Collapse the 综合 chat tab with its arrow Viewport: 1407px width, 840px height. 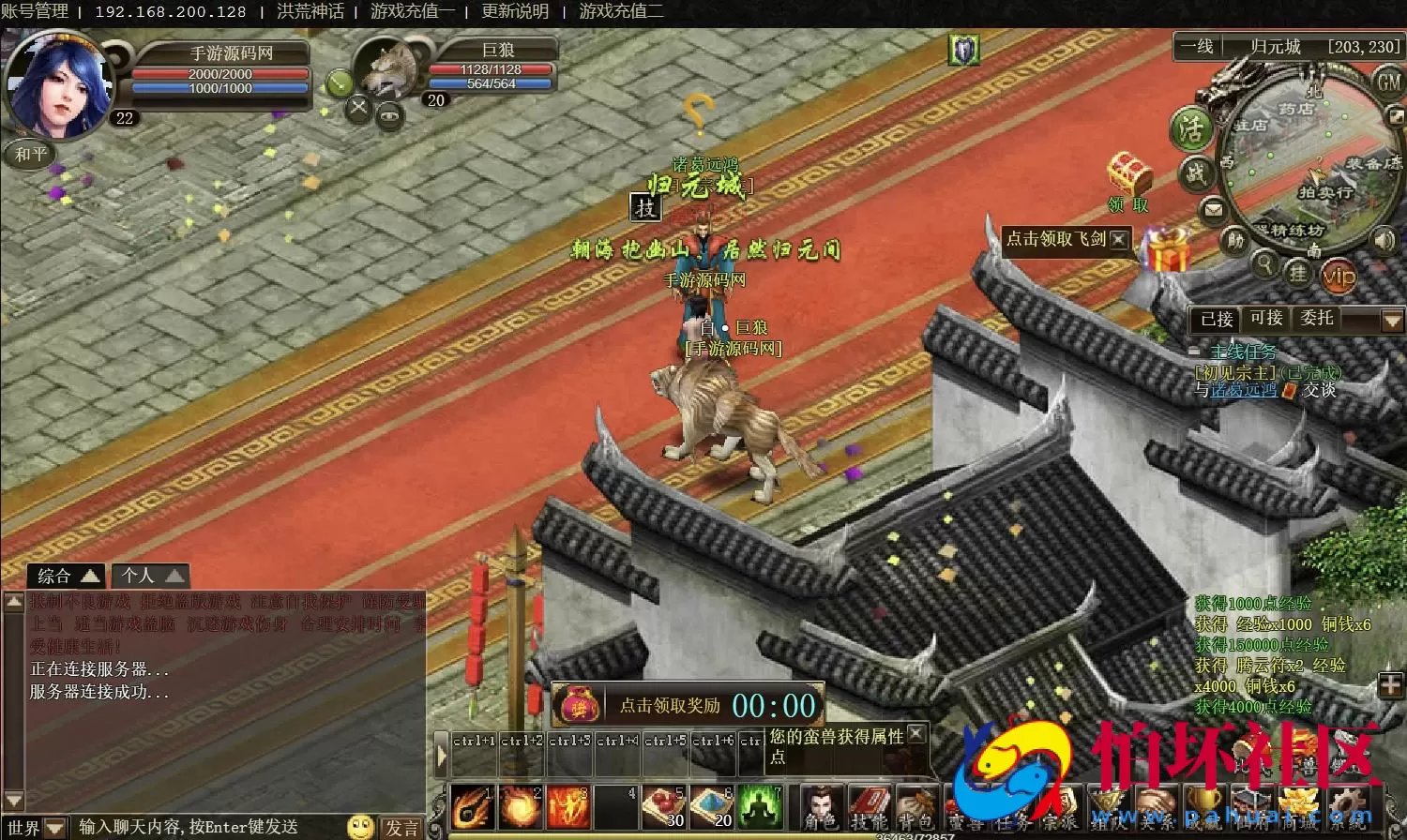(88, 575)
